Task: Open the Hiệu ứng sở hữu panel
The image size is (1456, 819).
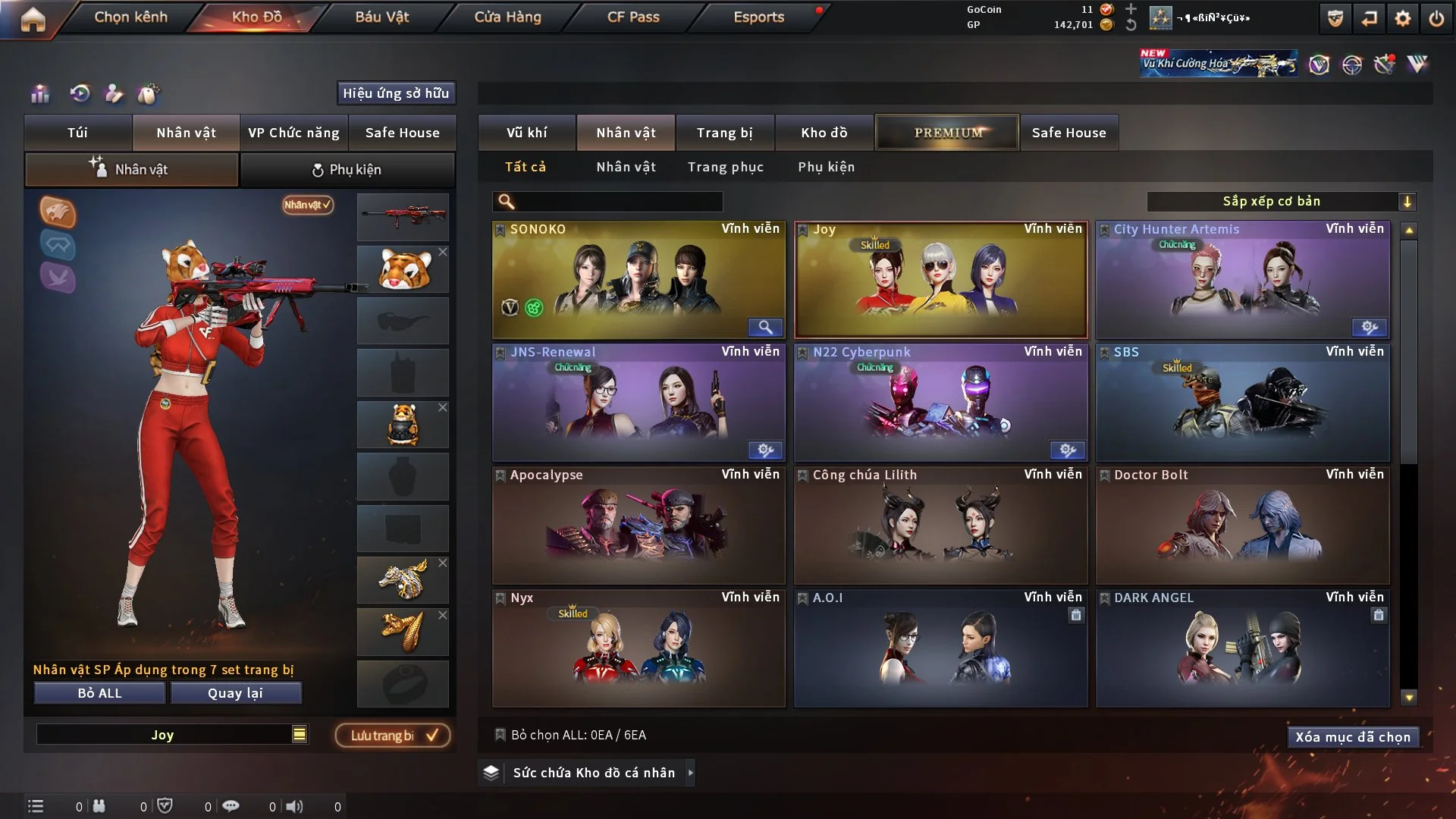Action: click(396, 93)
